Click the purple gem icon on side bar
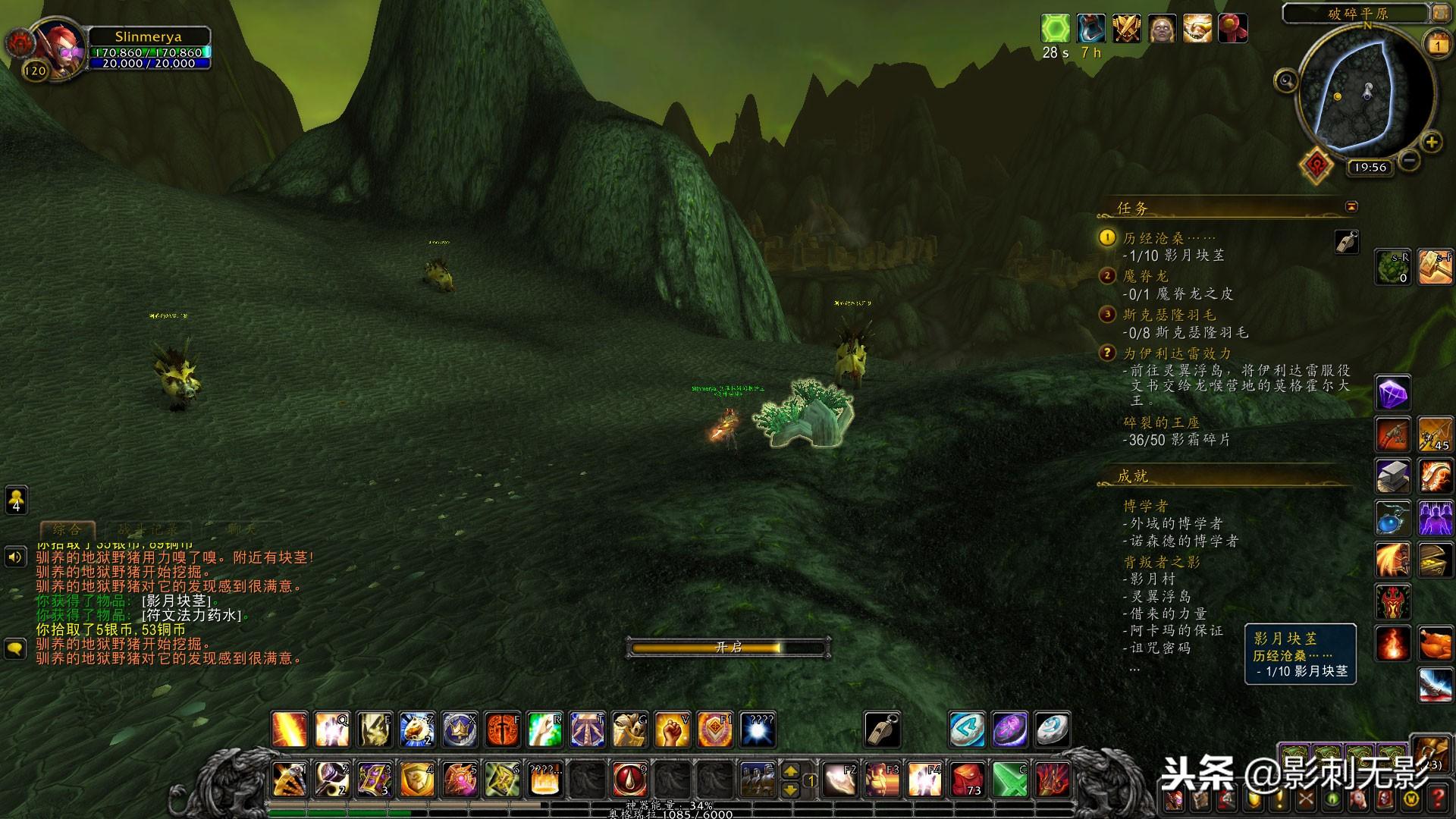Viewport: 1456px width, 819px height. (1393, 394)
